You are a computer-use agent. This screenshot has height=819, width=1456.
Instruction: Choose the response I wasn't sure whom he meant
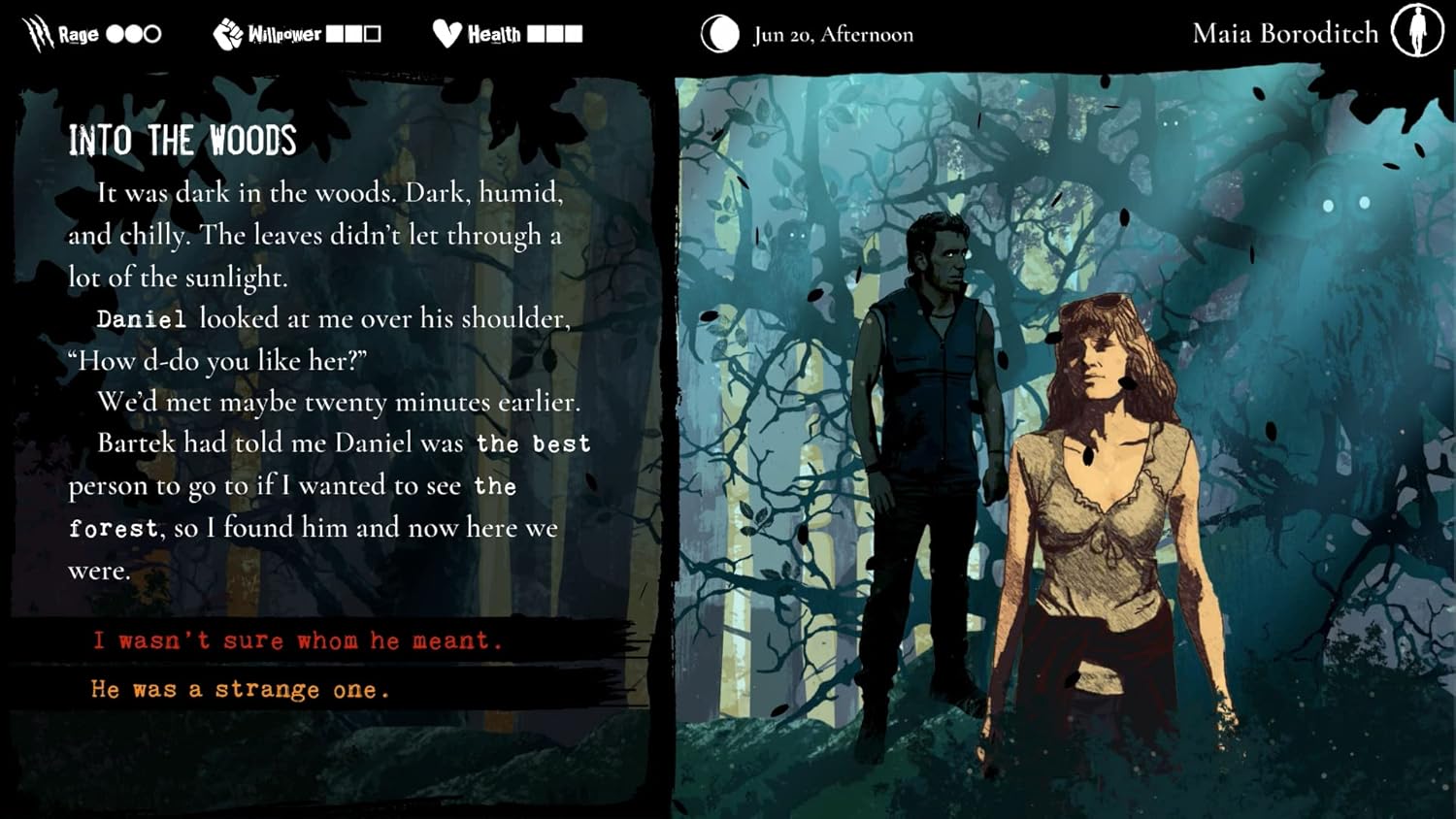coord(297,640)
